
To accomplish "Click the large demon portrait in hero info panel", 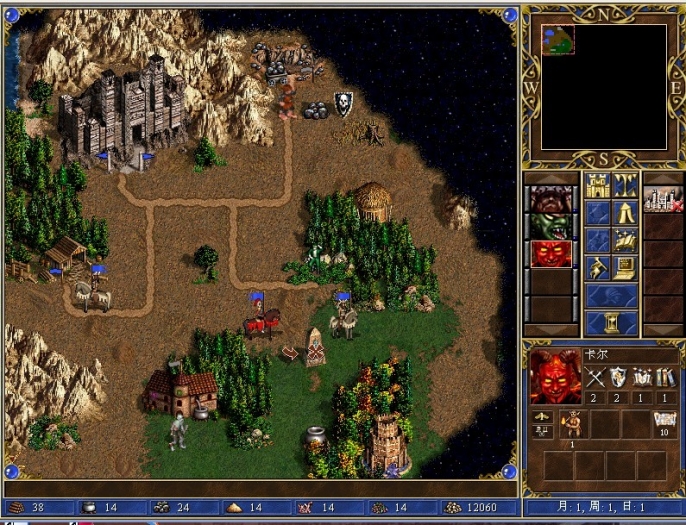I will pos(555,375).
